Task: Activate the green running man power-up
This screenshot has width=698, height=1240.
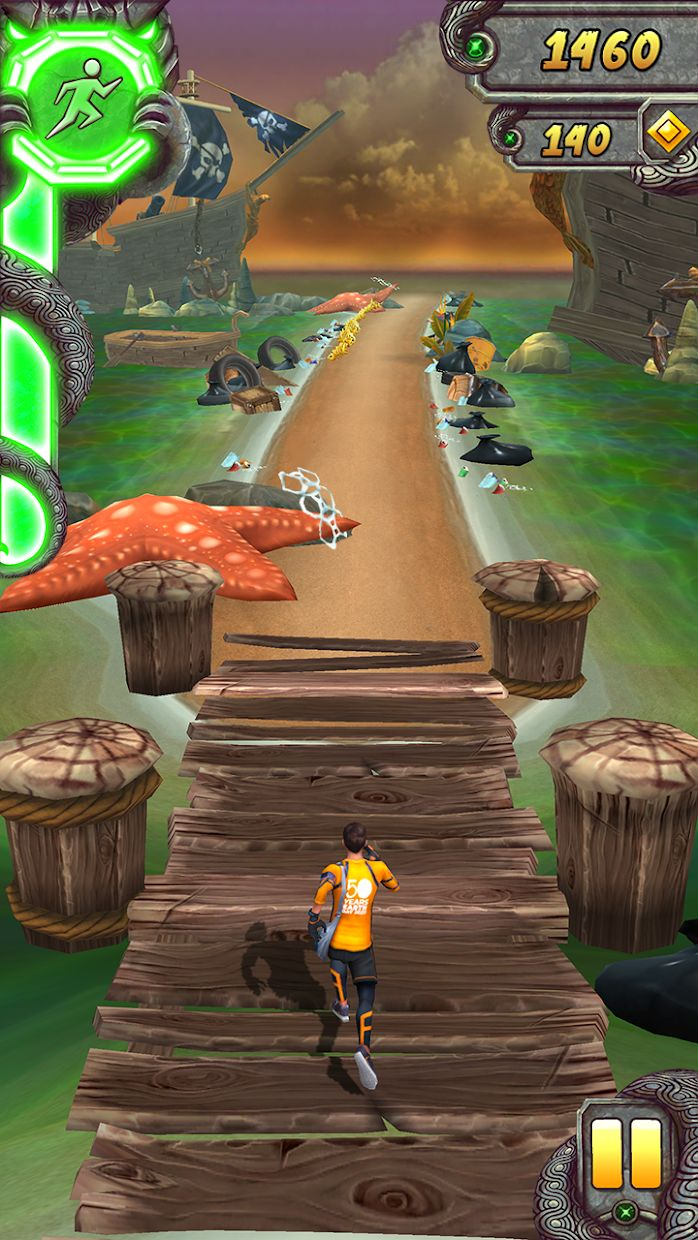Action: click(82, 98)
